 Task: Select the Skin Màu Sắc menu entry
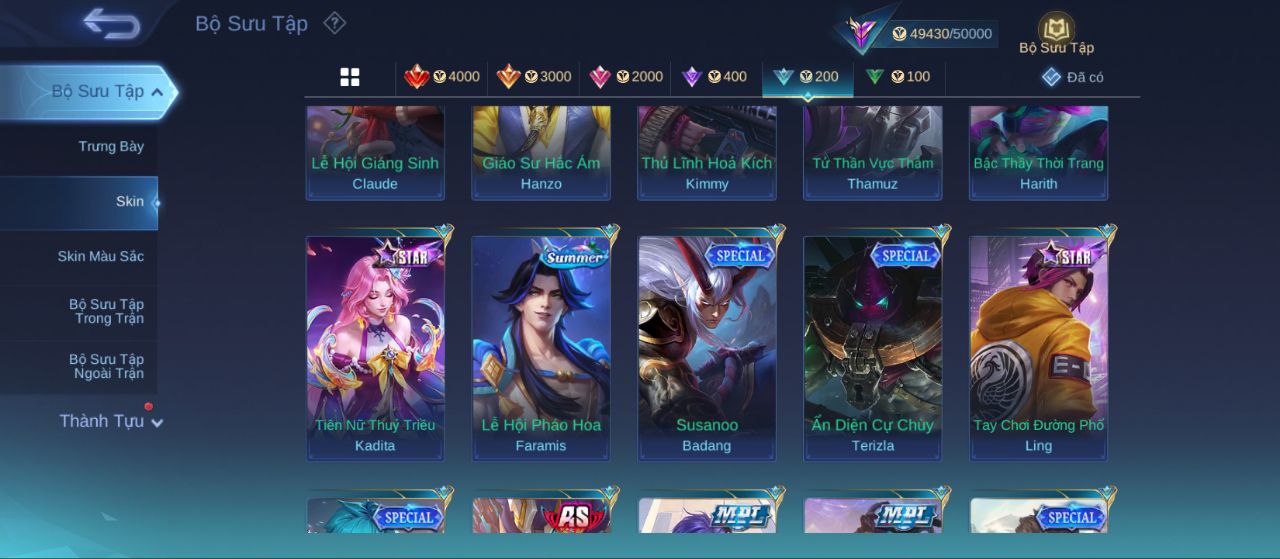tap(100, 257)
